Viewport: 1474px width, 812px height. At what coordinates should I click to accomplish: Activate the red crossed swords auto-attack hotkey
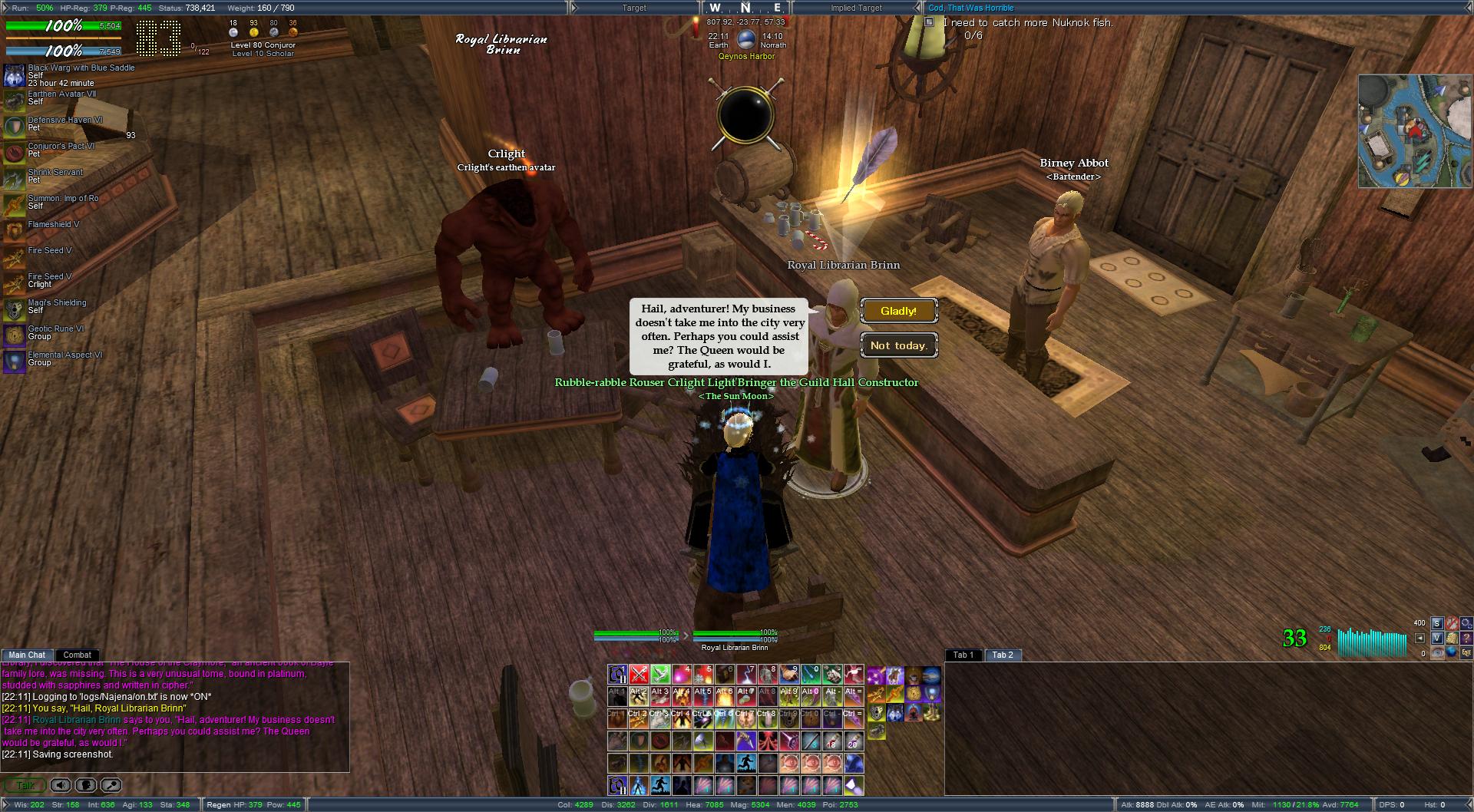coord(639,675)
